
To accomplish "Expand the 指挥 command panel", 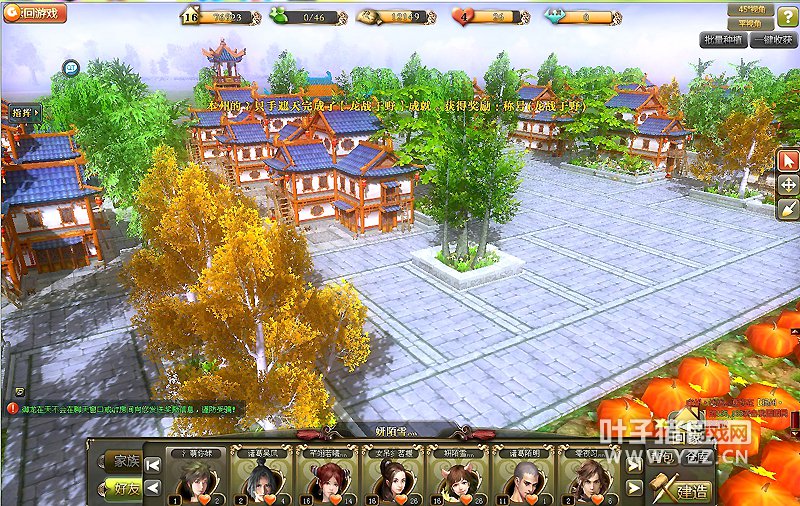I will [24, 113].
